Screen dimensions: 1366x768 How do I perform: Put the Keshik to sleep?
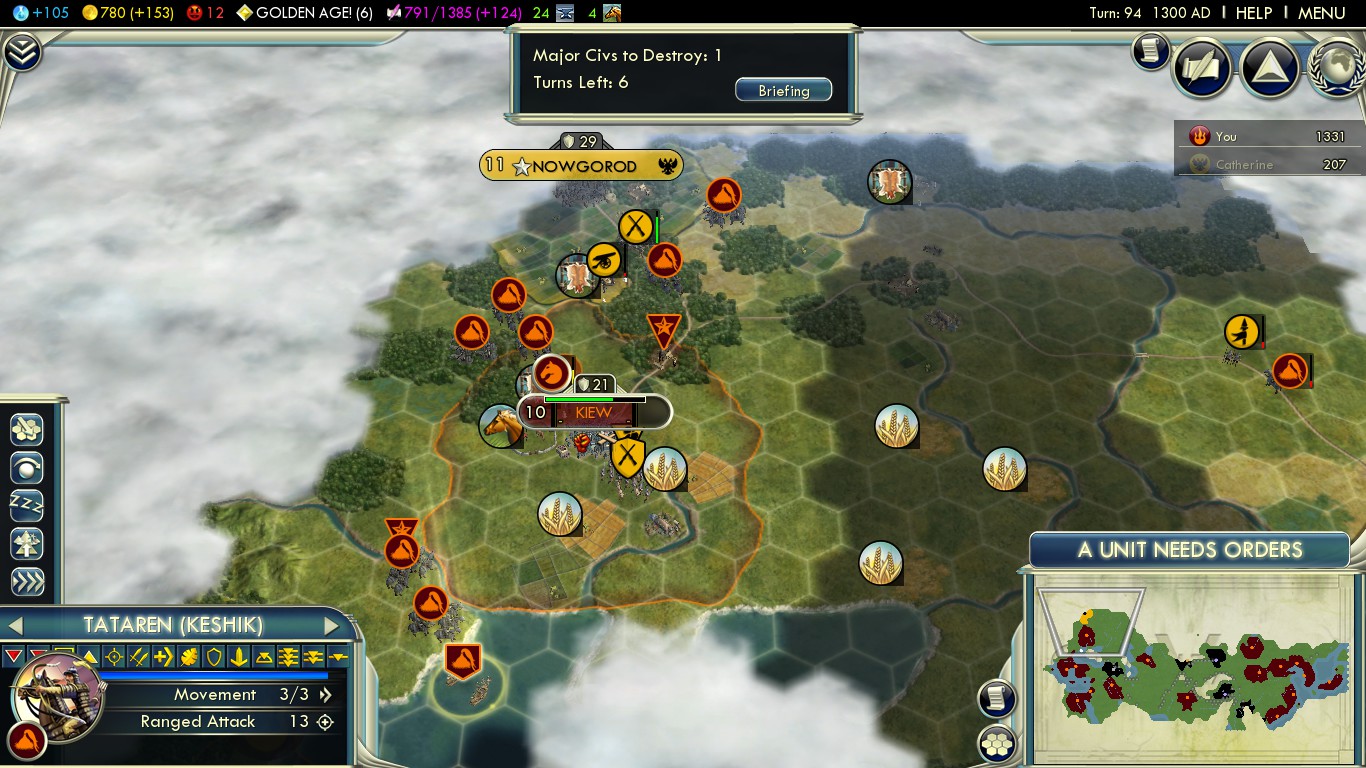pos(27,506)
